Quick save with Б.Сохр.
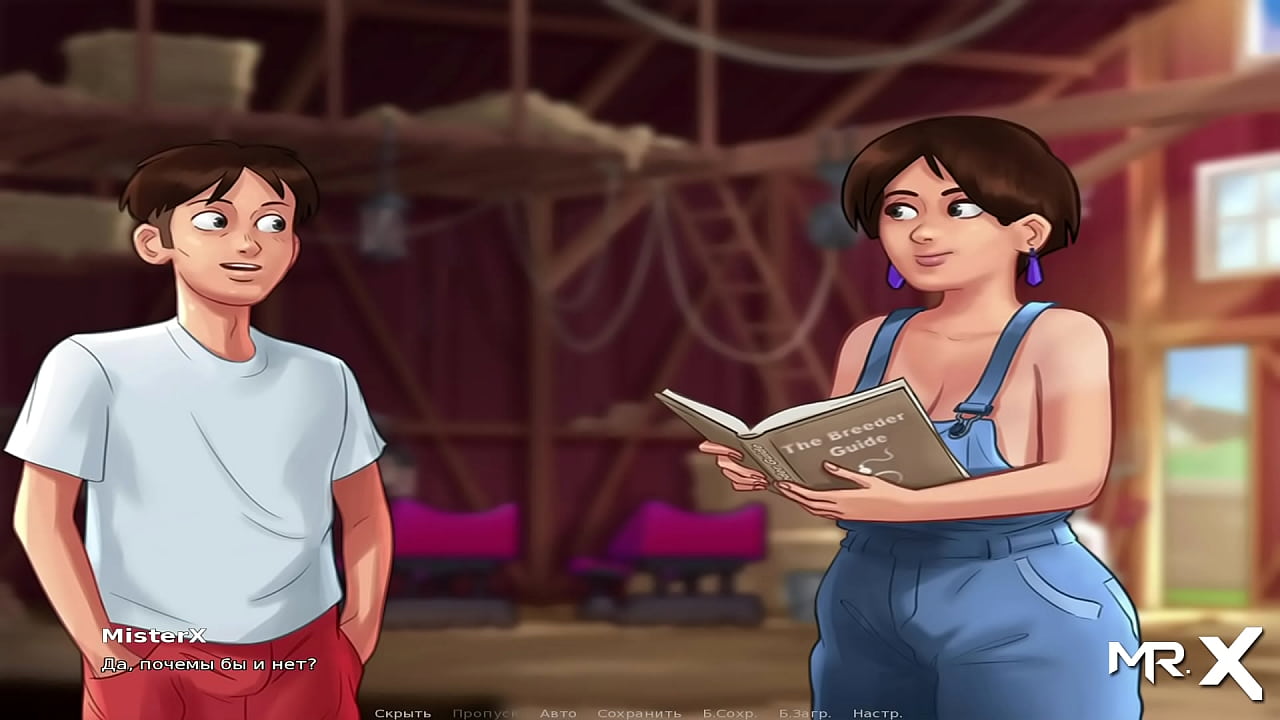 (730, 713)
